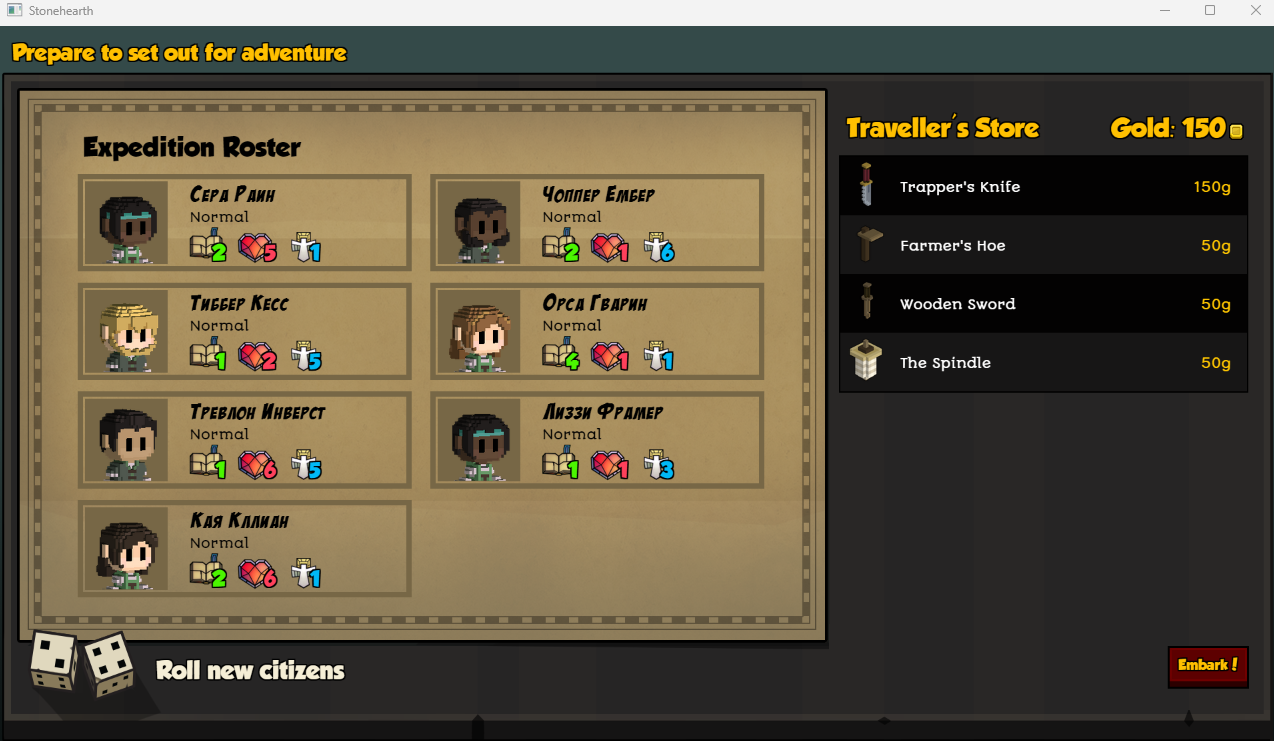Minimize the Stonehearth window
The width and height of the screenshot is (1274, 741).
[1164, 10]
